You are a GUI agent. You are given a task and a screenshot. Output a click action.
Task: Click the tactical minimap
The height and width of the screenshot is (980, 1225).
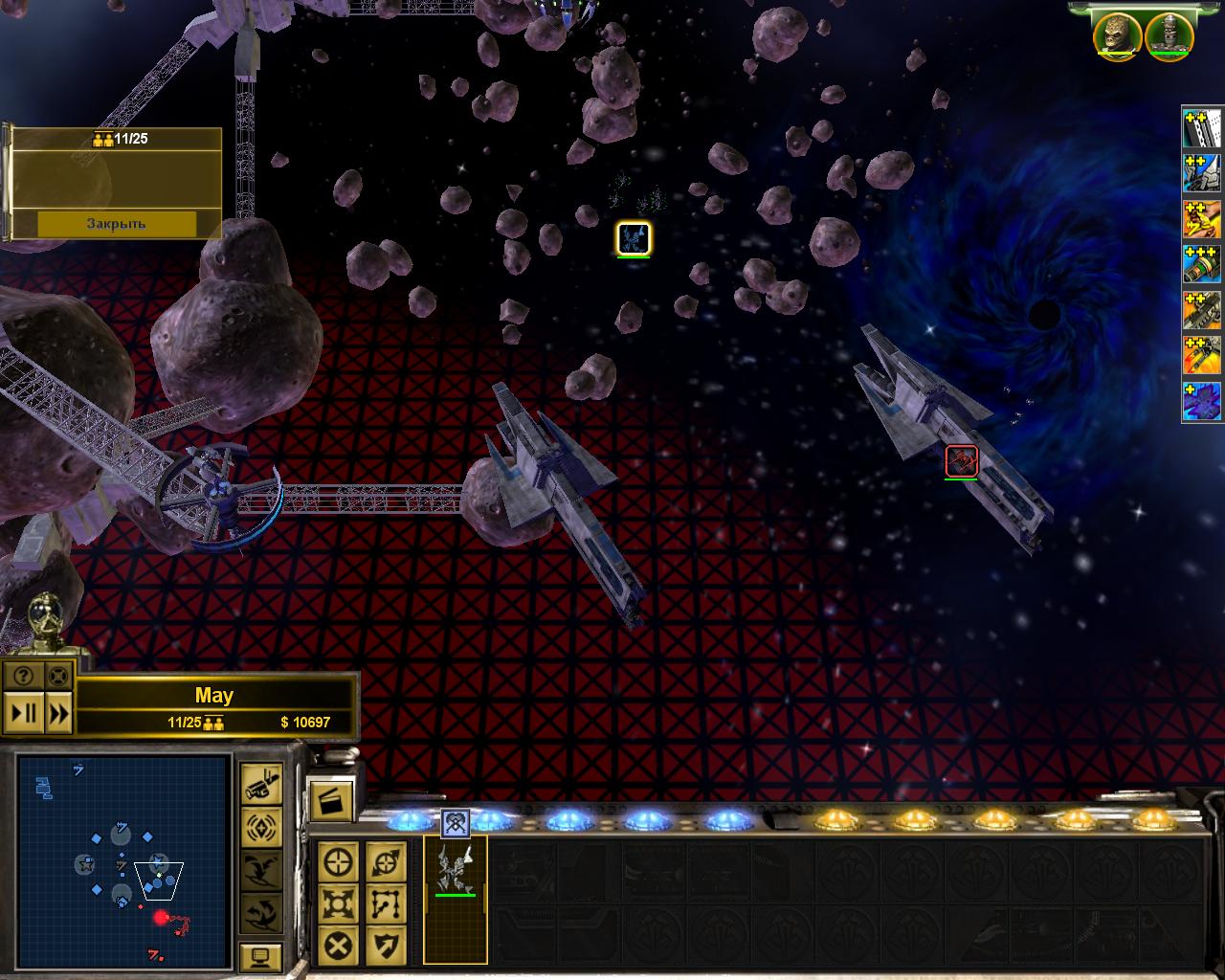[124, 861]
